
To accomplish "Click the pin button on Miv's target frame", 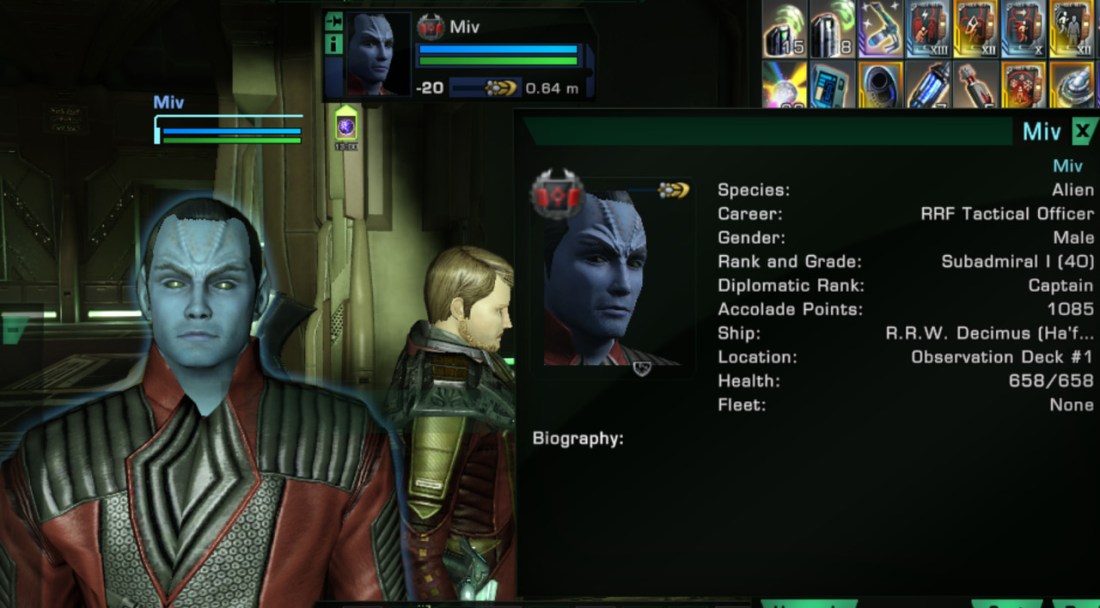I will tap(334, 21).
